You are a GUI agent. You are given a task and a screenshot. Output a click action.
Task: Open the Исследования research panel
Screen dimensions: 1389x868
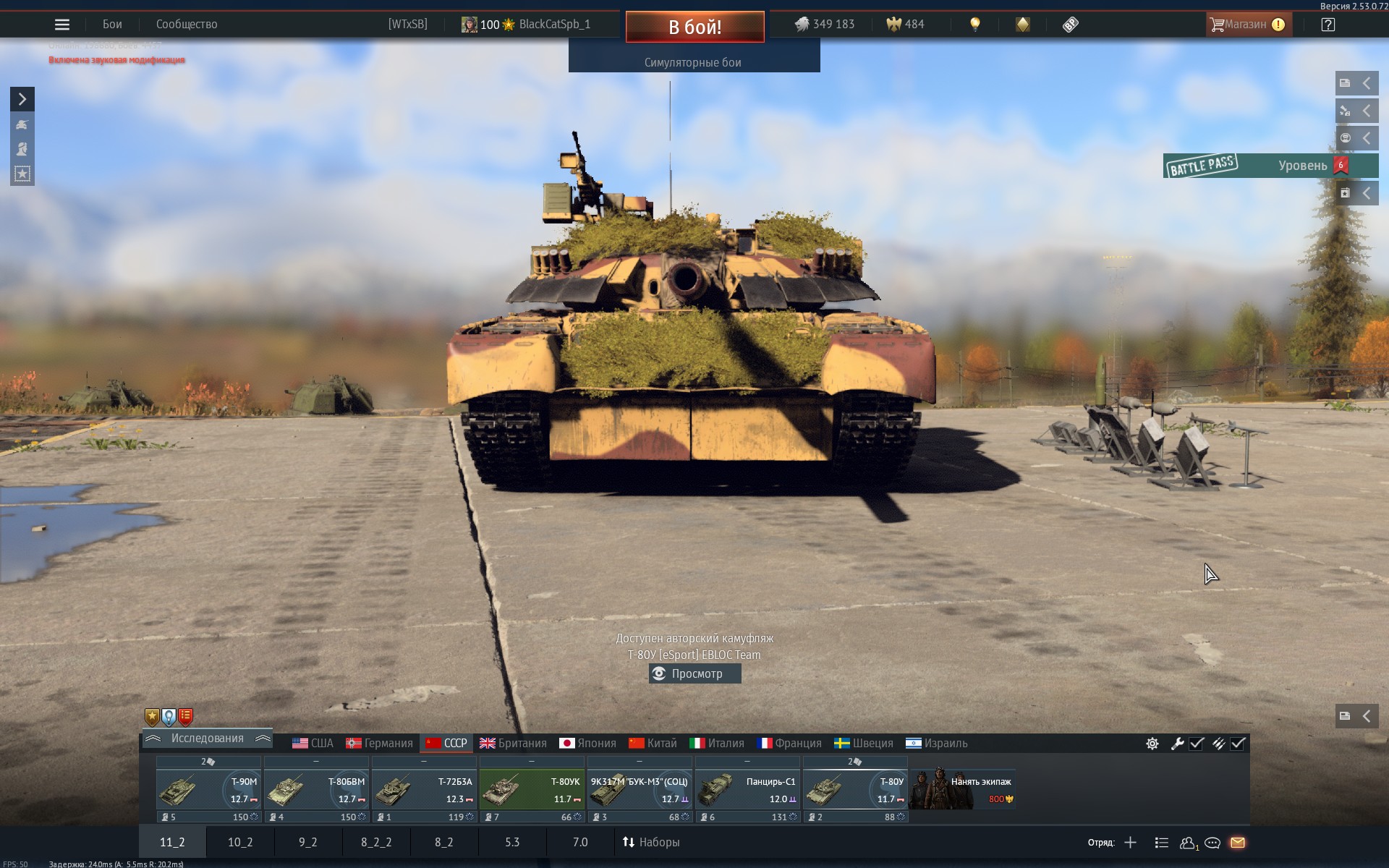click(207, 739)
